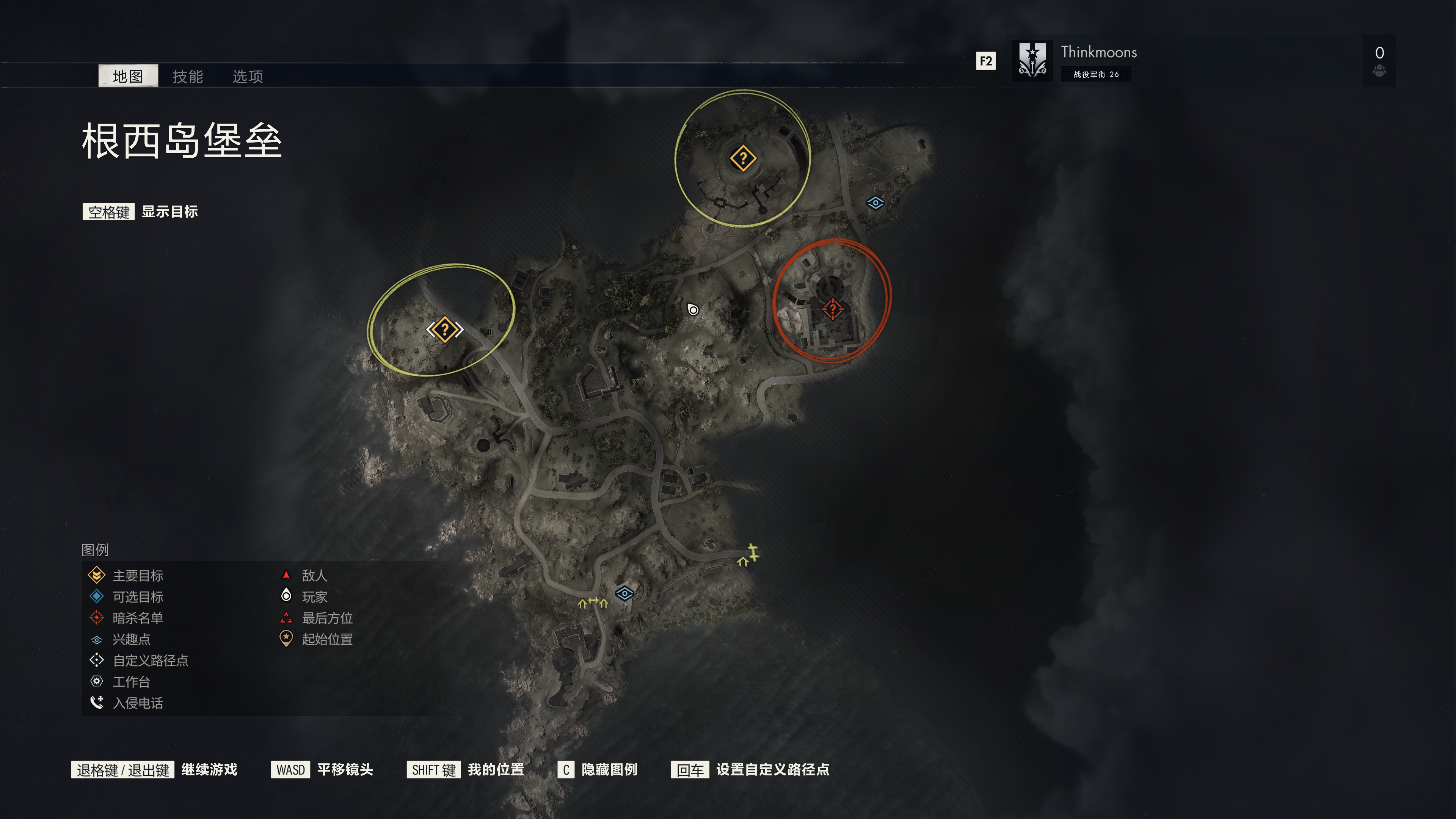
Task: Select the bracketed main objective question marker
Action: point(445,329)
